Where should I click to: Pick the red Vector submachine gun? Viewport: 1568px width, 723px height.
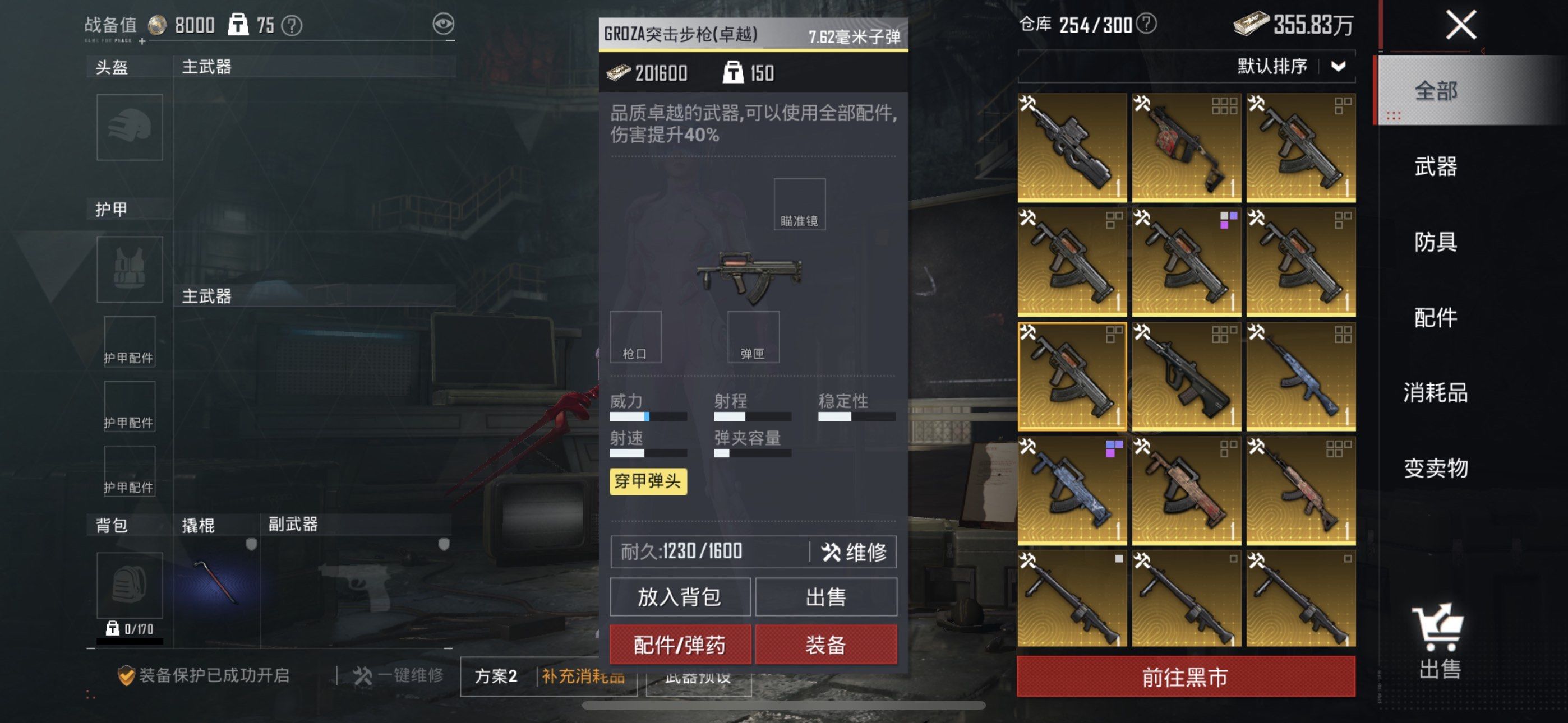click(x=1186, y=147)
